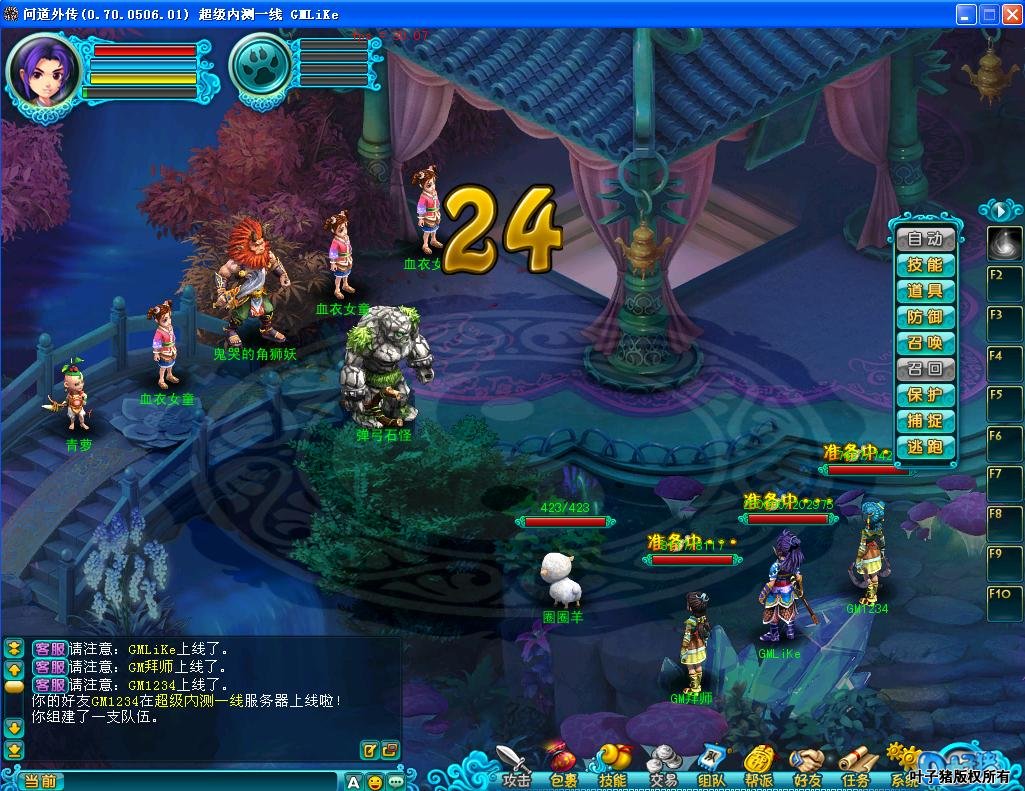Open the 帮派 (Guild) gold token icon
The image size is (1025, 791).
click(760, 764)
